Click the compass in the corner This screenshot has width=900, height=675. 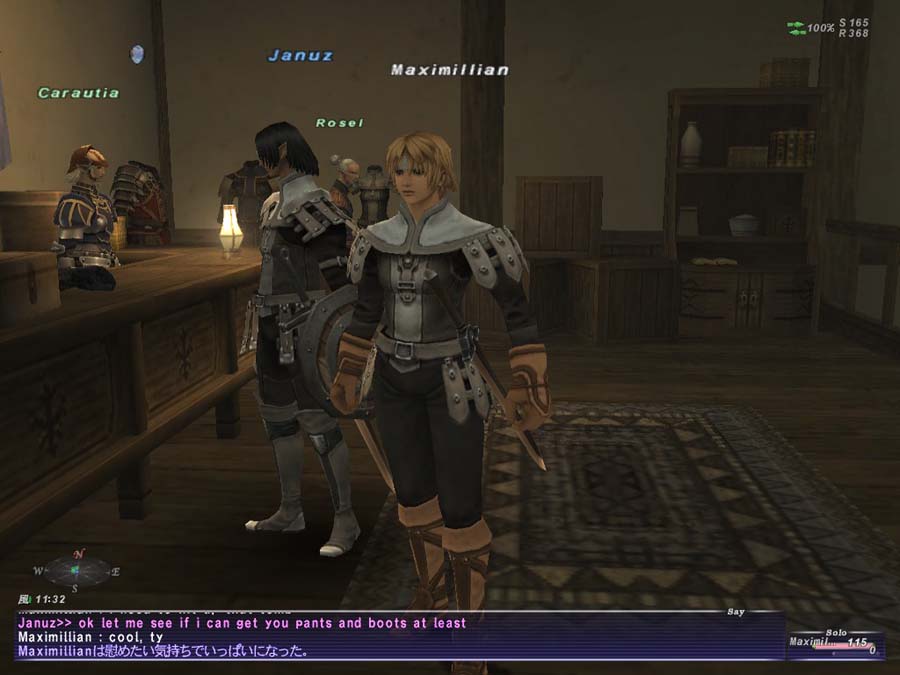(x=77, y=571)
